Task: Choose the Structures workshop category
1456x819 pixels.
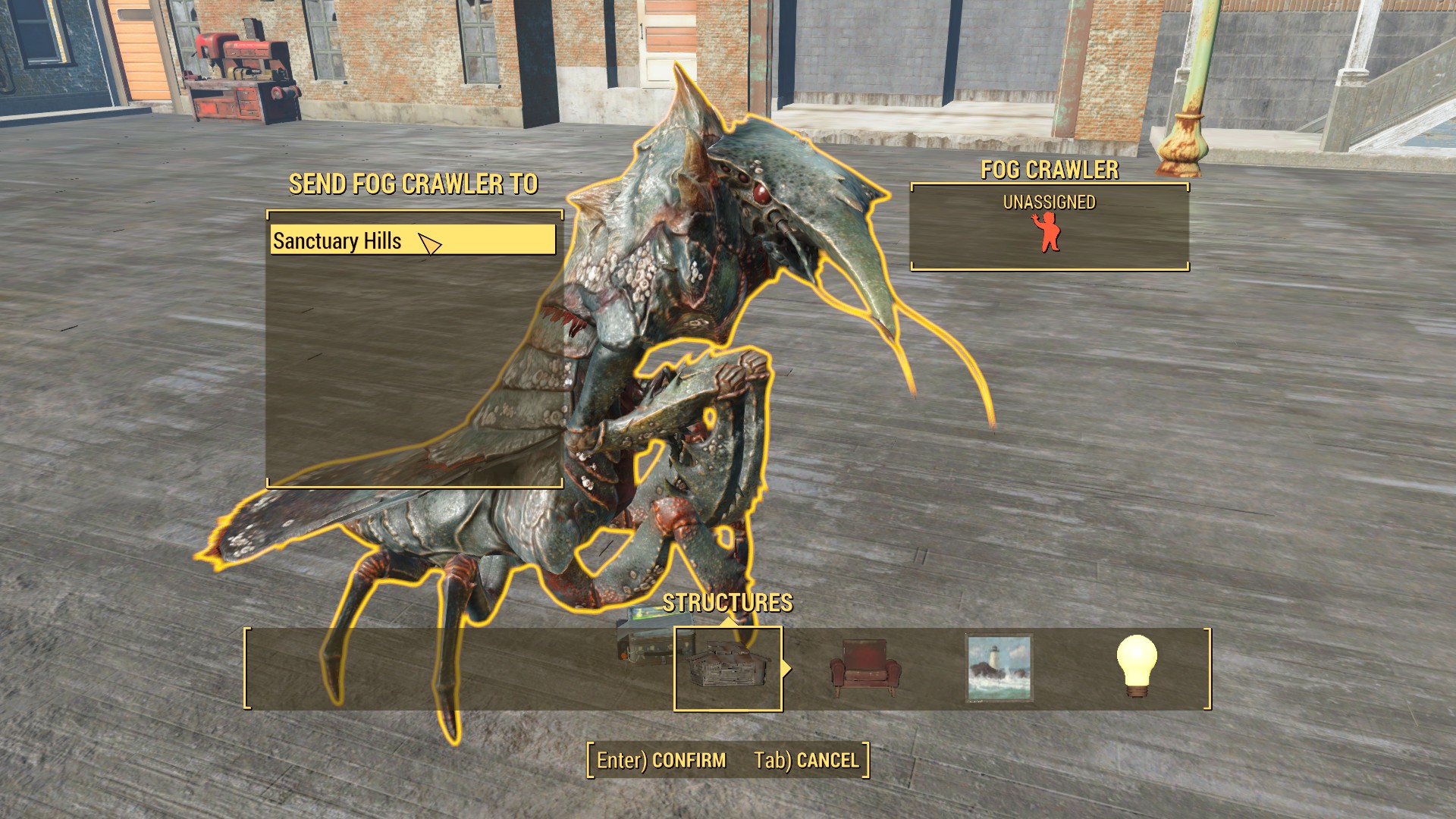Action: [728, 668]
